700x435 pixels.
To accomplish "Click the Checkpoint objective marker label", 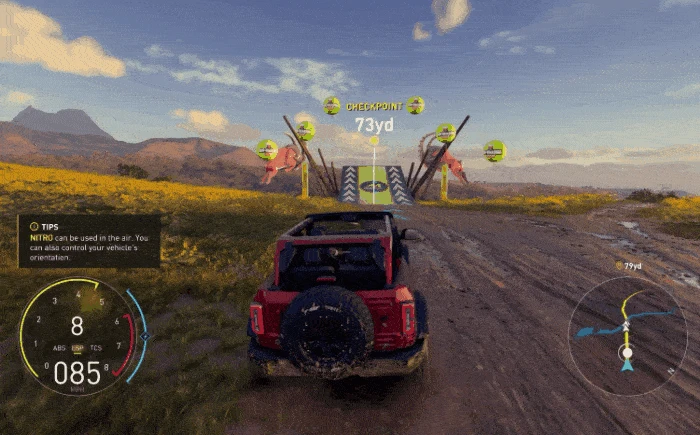I will click(x=373, y=106).
